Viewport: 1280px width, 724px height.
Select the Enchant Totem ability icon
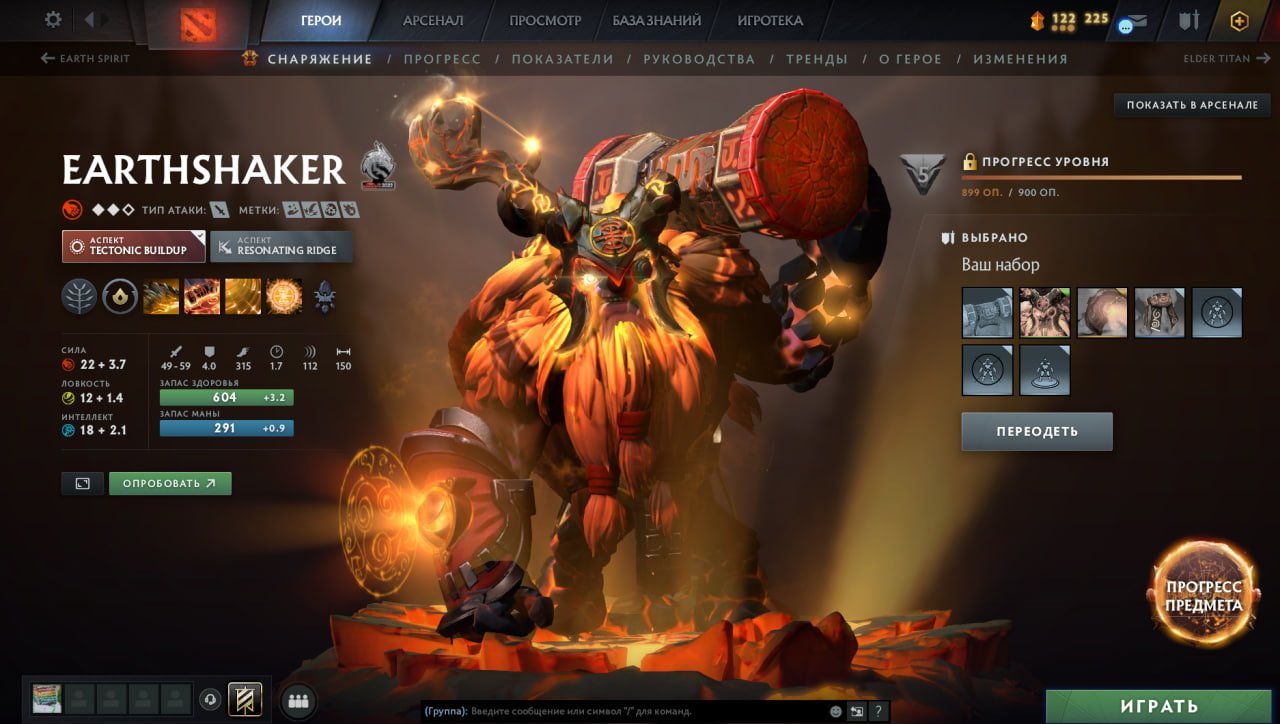tap(201, 297)
